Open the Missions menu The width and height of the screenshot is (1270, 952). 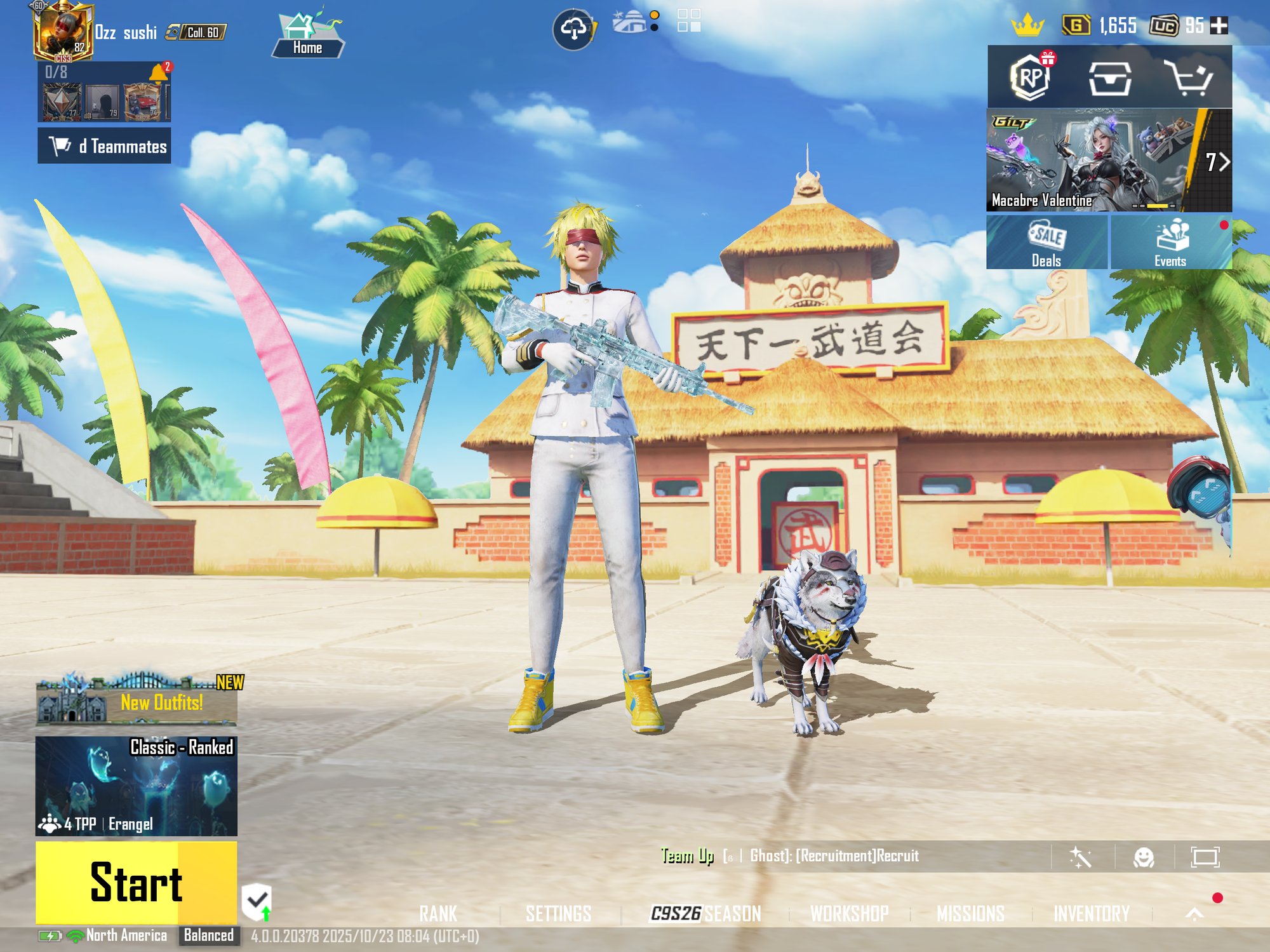point(970,914)
